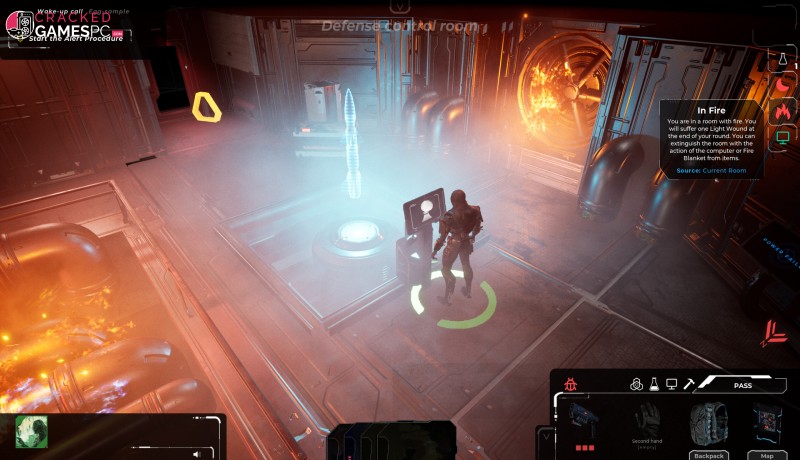Click the flask status icon
The height and width of the screenshot is (460, 800).
[784, 61]
